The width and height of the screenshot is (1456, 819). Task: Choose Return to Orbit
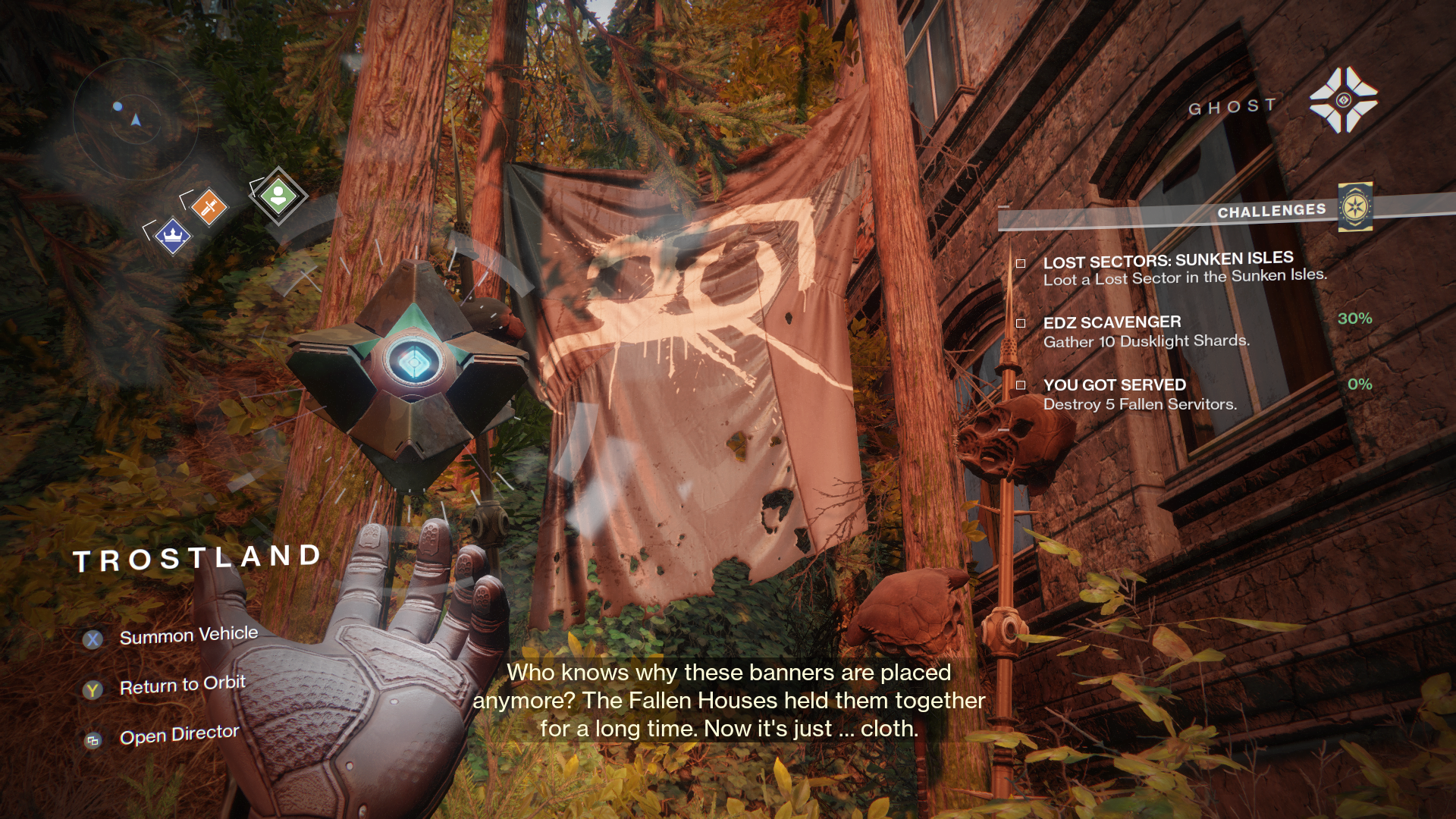click(182, 686)
